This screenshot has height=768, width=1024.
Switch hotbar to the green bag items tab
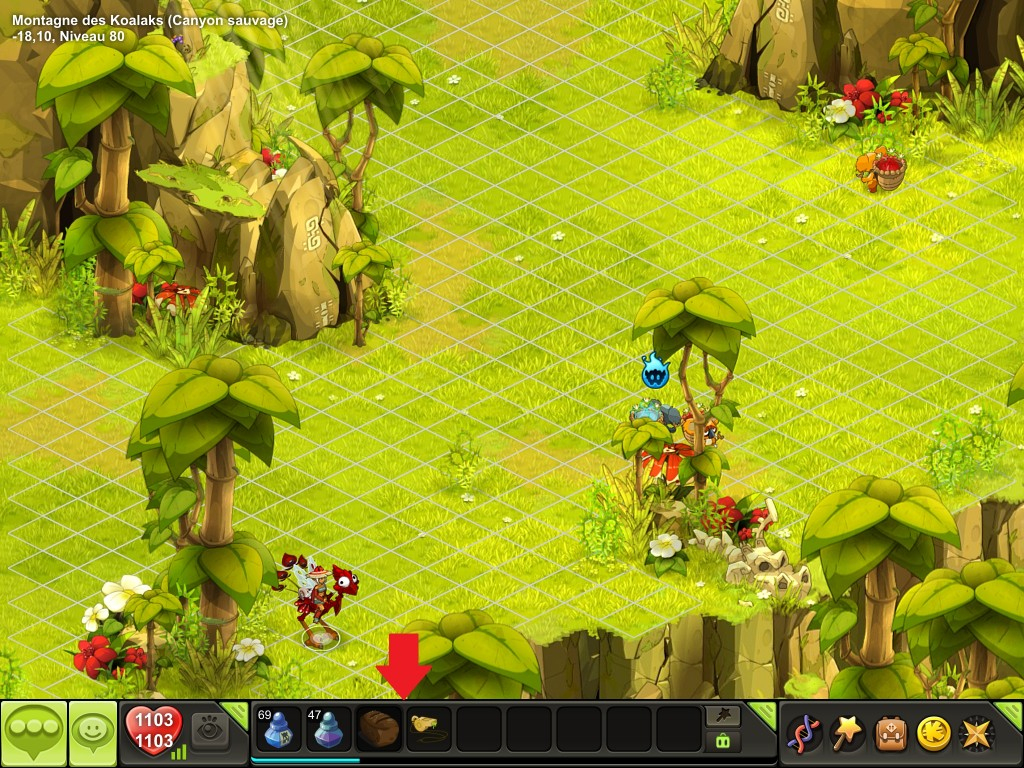723,741
